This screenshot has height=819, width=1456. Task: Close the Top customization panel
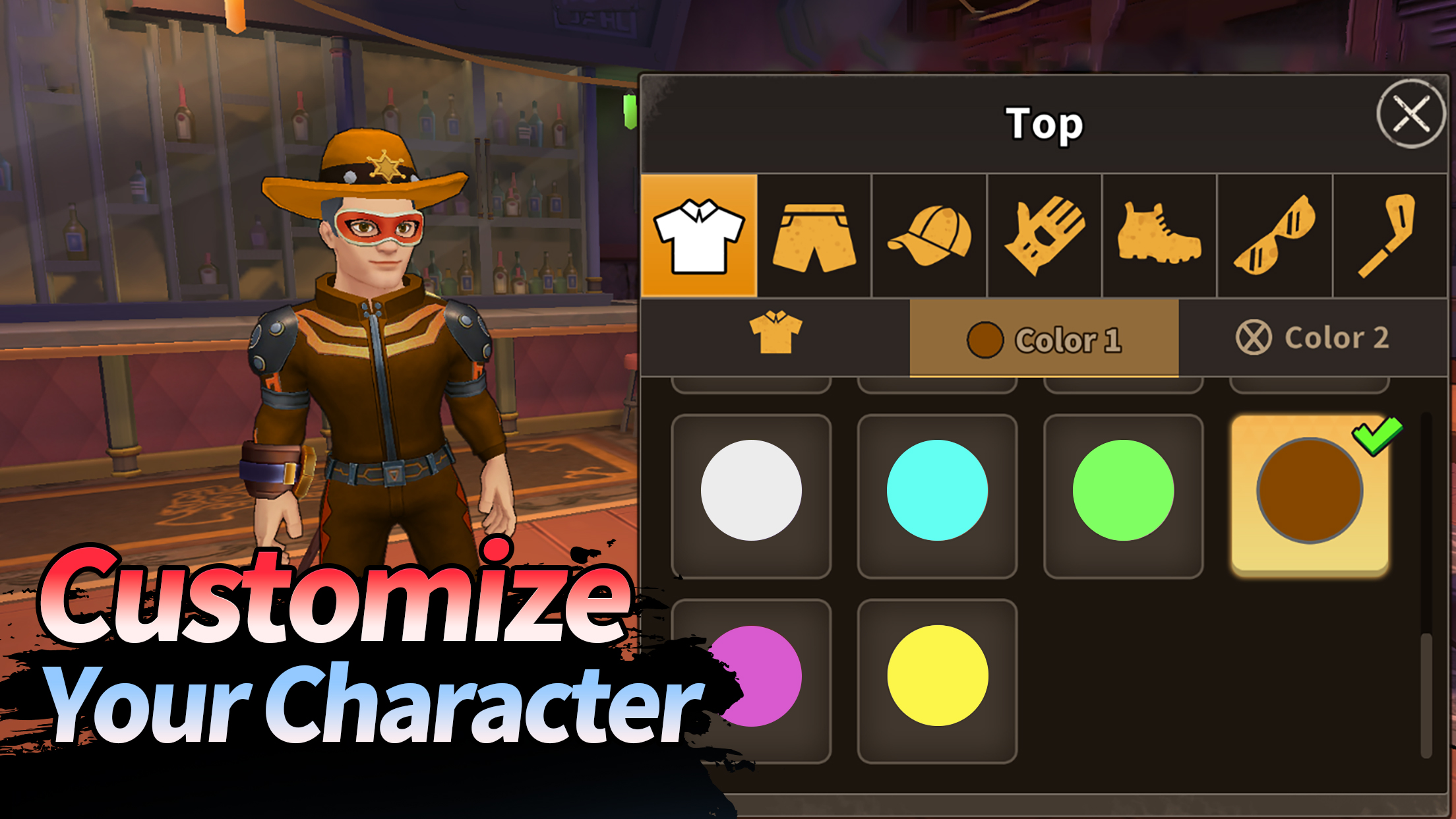click(1410, 114)
